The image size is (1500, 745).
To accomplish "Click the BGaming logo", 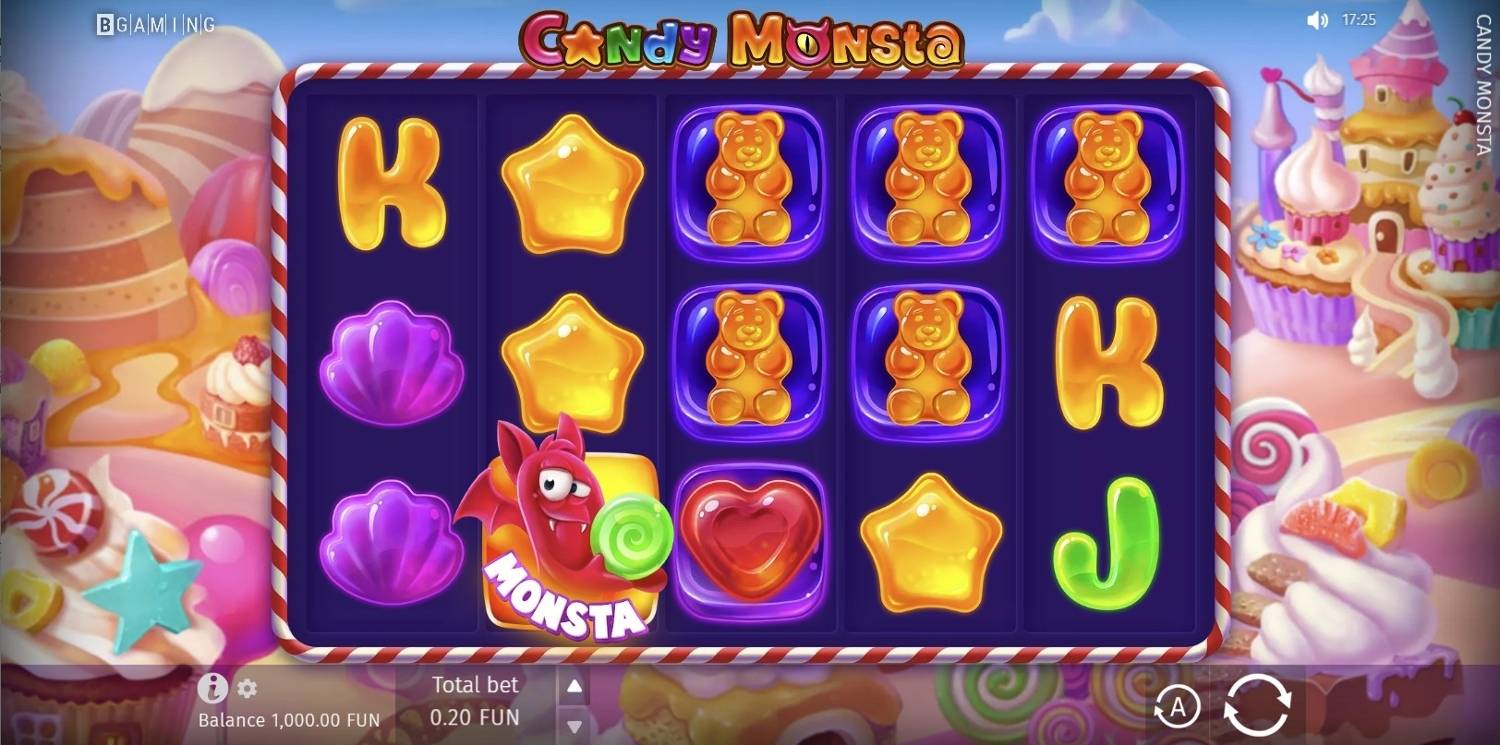I will coord(155,22).
